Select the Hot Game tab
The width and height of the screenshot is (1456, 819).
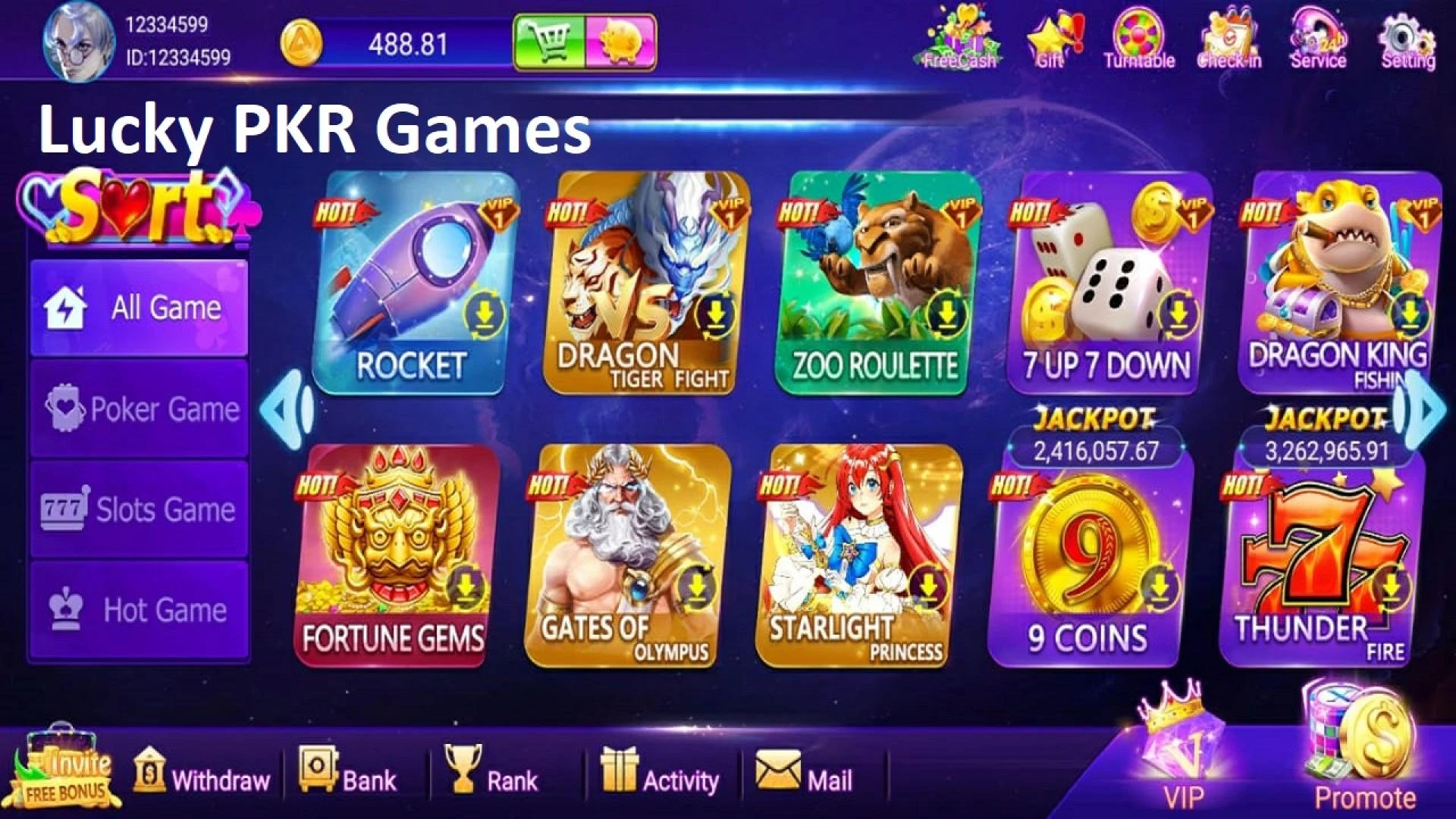(x=139, y=609)
